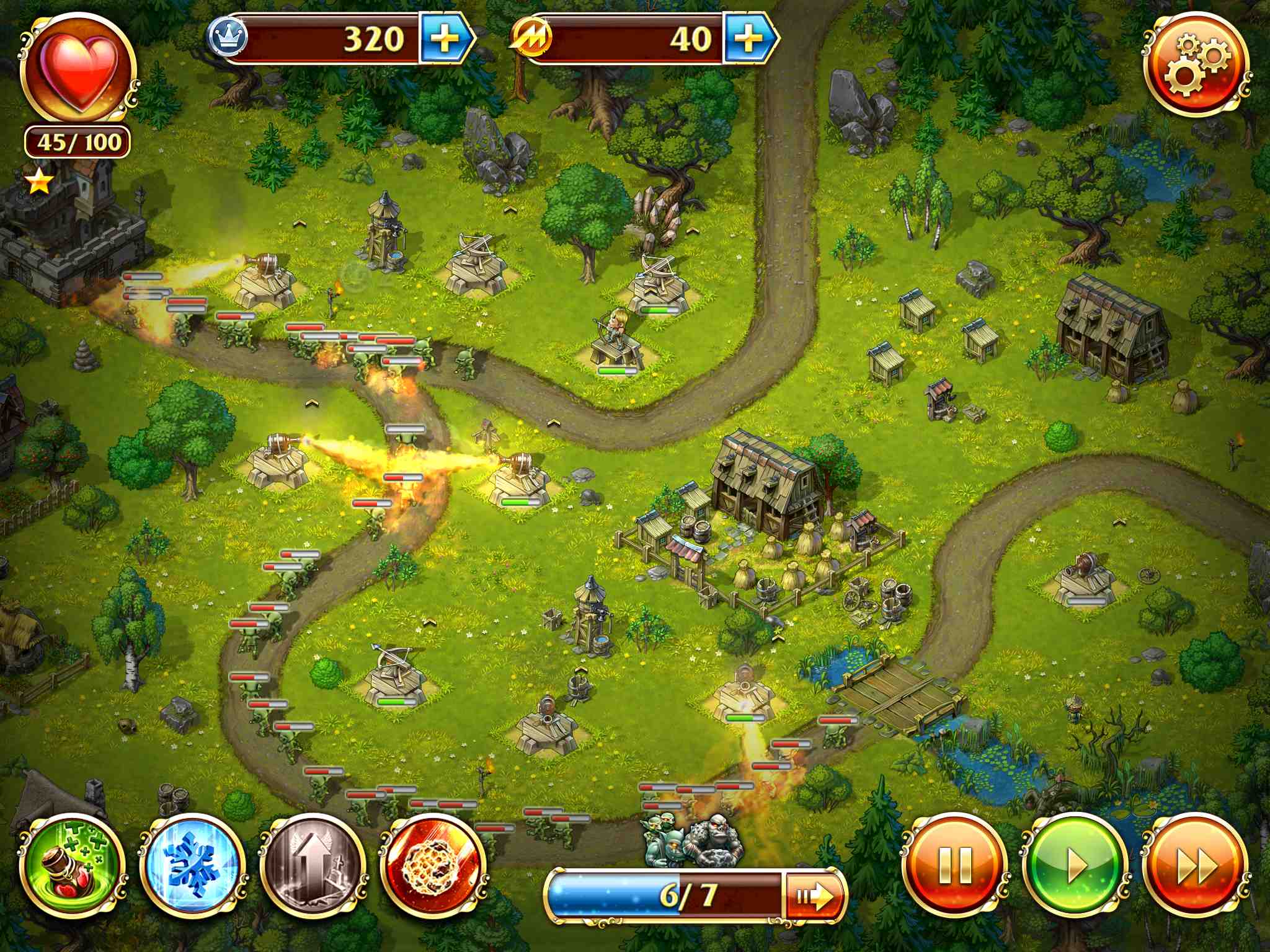This screenshot has width=1270, height=952.
Task: Enable fast-forward speed
Action: click(1194, 866)
